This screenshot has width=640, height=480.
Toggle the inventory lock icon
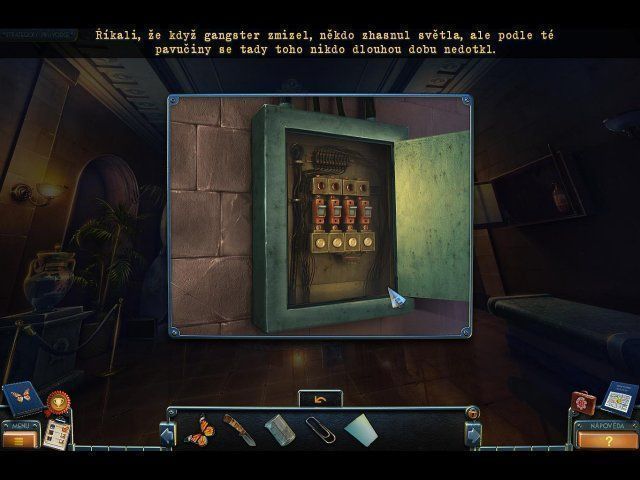472,412
